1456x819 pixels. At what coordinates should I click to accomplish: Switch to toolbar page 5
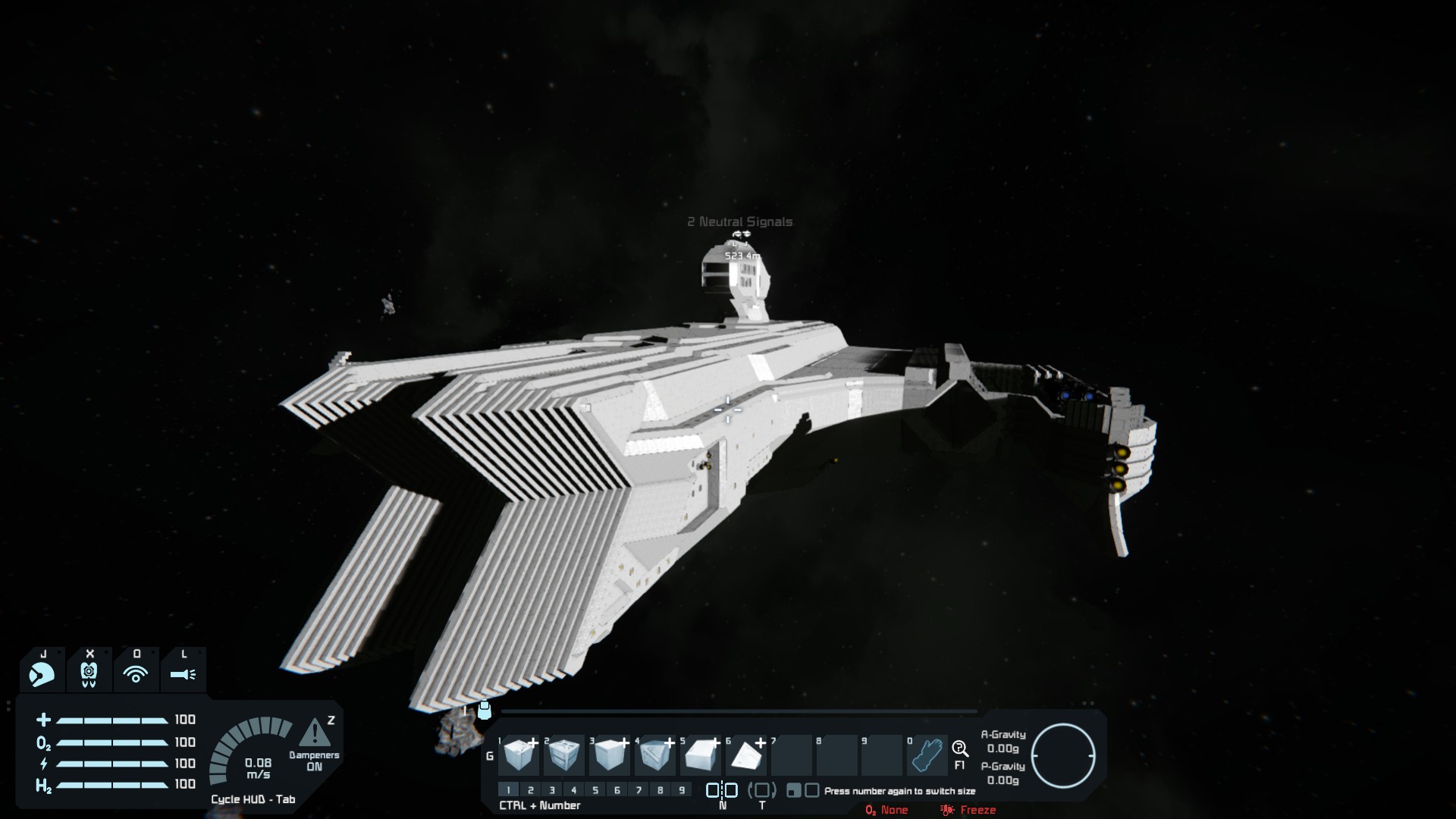point(595,790)
